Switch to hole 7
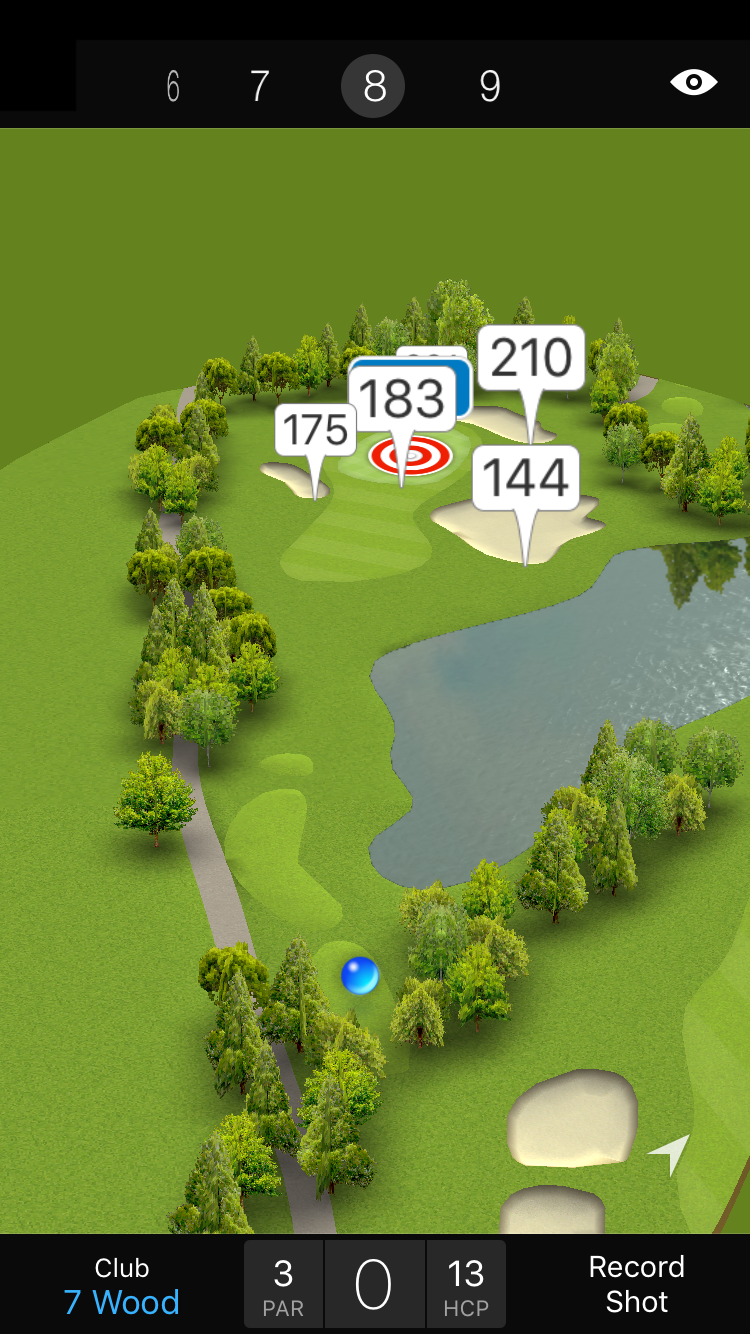 coord(259,86)
